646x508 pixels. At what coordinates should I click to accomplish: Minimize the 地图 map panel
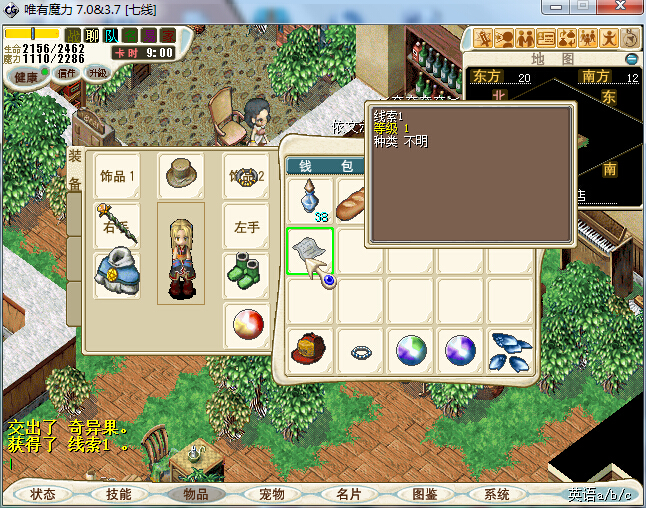pos(632,59)
